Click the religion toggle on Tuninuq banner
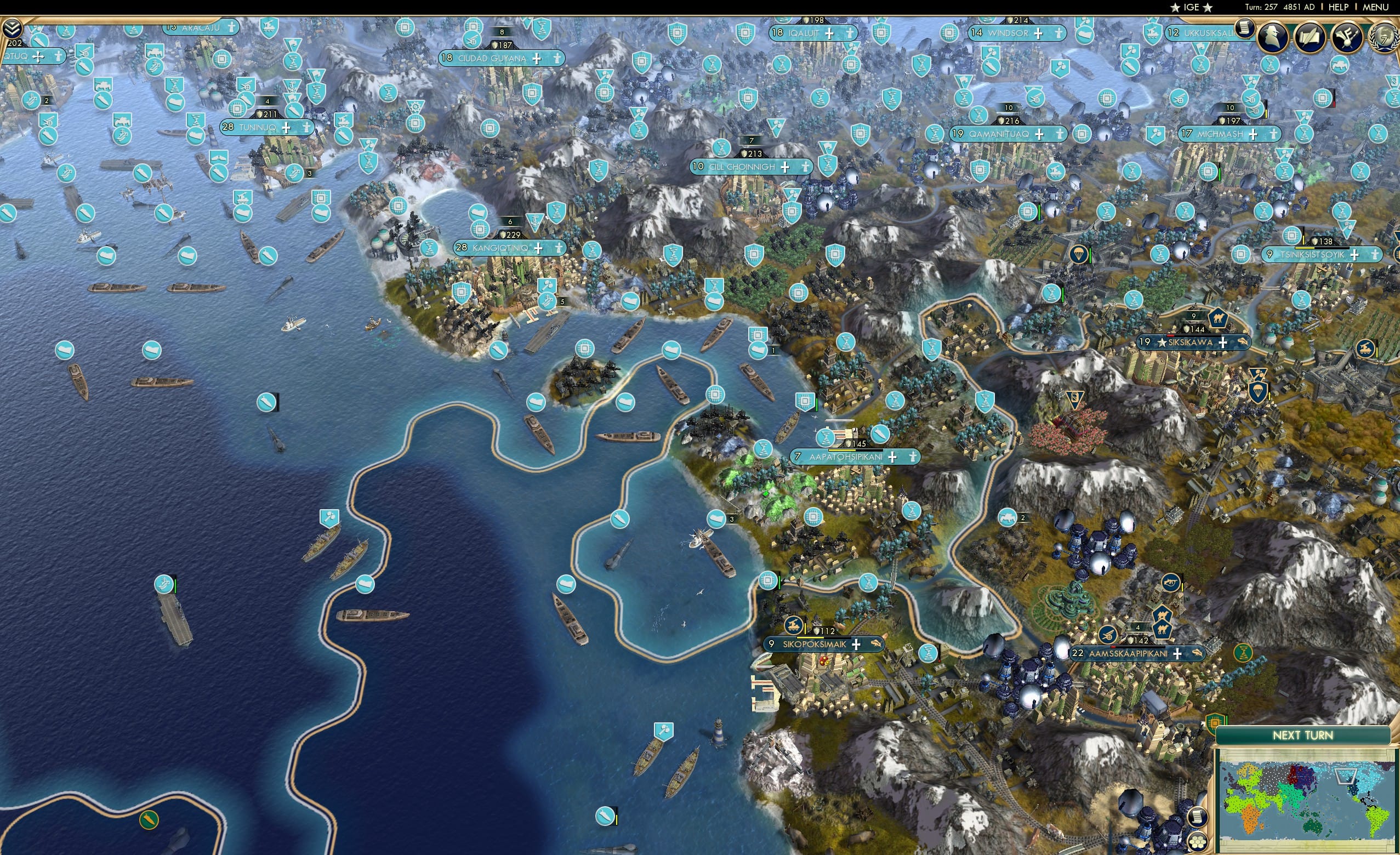Viewport: 1400px width, 855px height. [308, 128]
